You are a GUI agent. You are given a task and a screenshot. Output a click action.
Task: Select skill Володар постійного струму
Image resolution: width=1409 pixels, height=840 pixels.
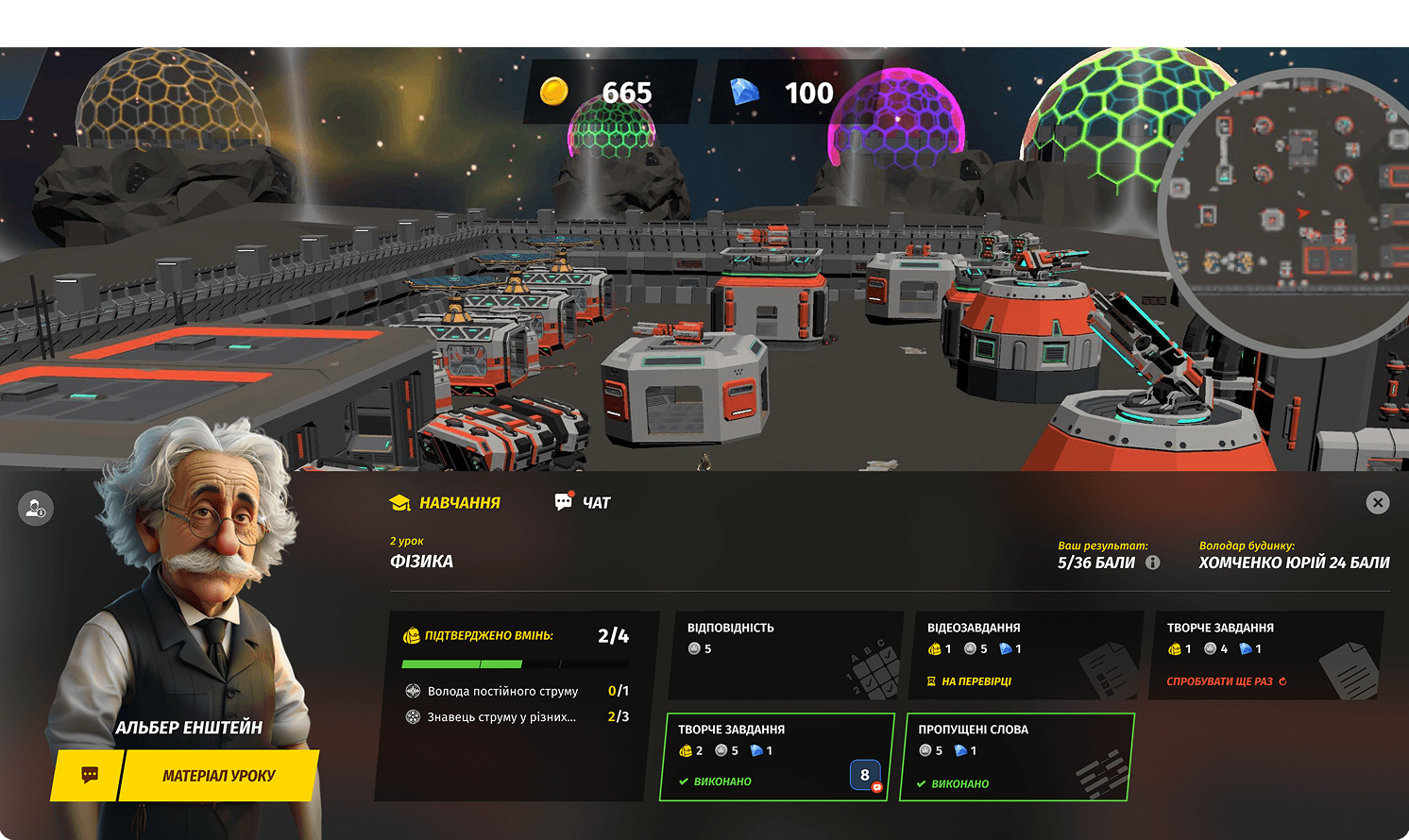[x=502, y=691]
